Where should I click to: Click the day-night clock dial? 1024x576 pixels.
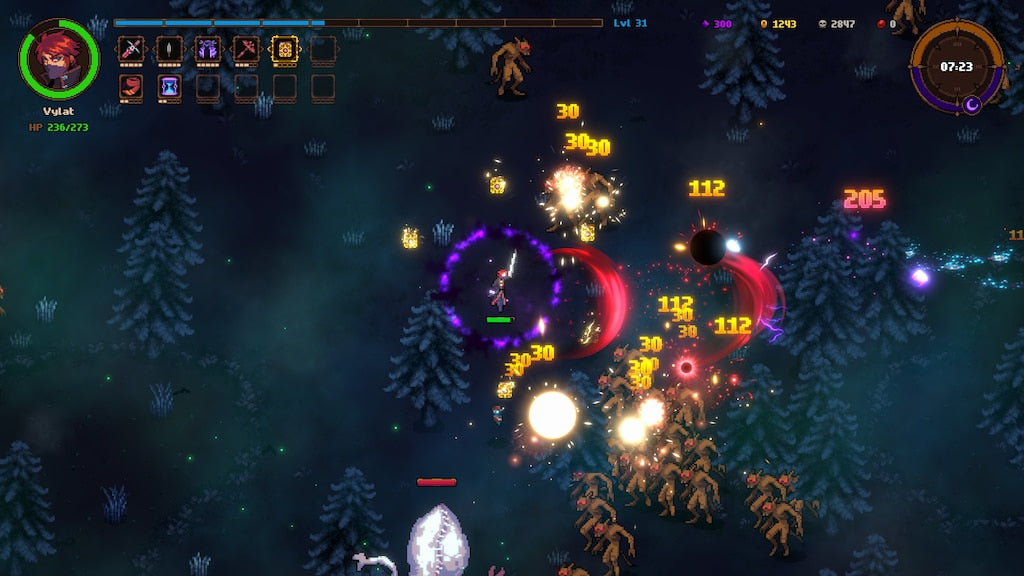click(x=956, y=66)
